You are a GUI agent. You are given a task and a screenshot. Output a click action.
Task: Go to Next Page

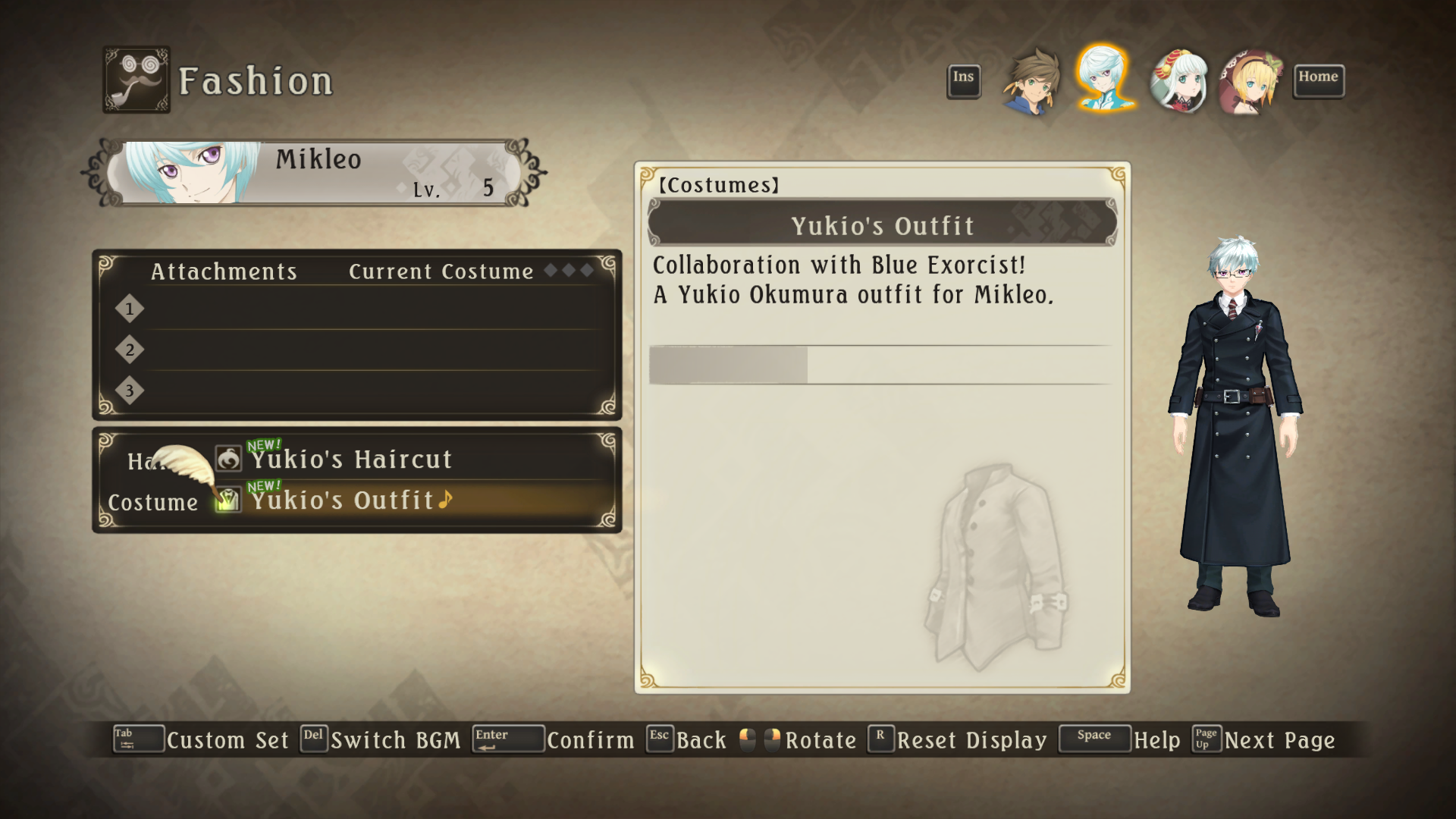coord(1279,740)
